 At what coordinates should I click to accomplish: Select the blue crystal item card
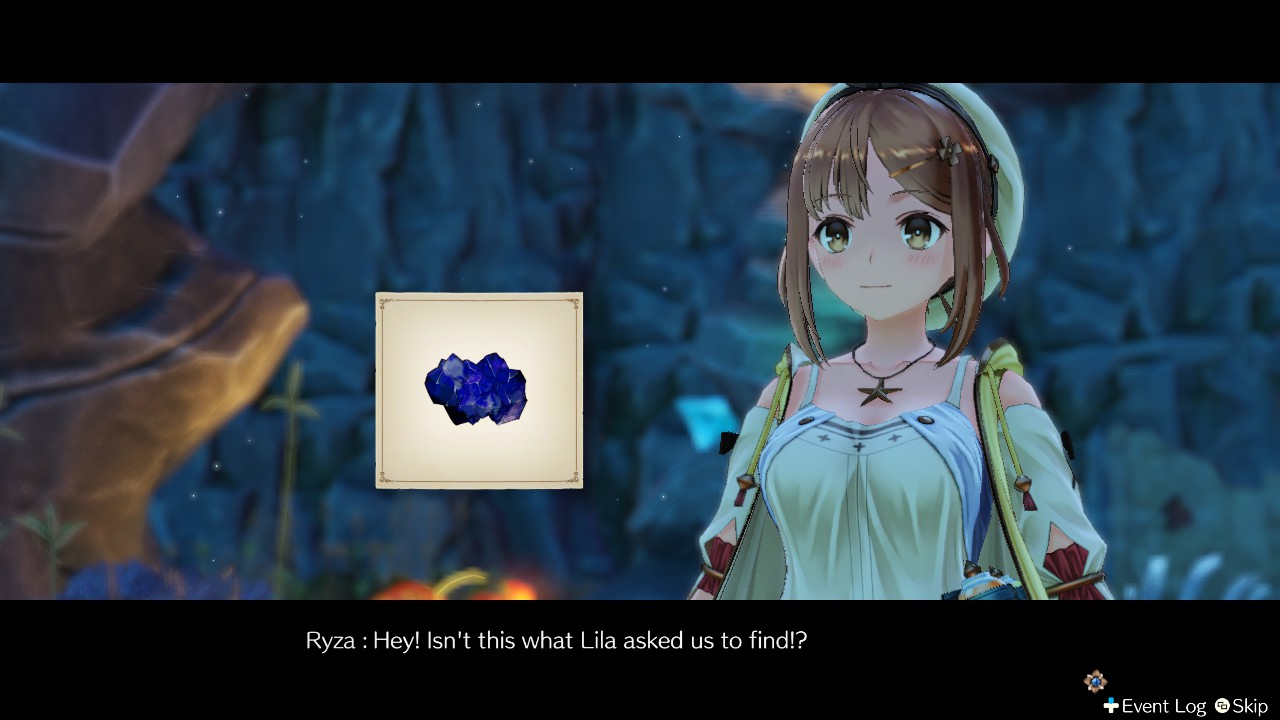(479, 390)
